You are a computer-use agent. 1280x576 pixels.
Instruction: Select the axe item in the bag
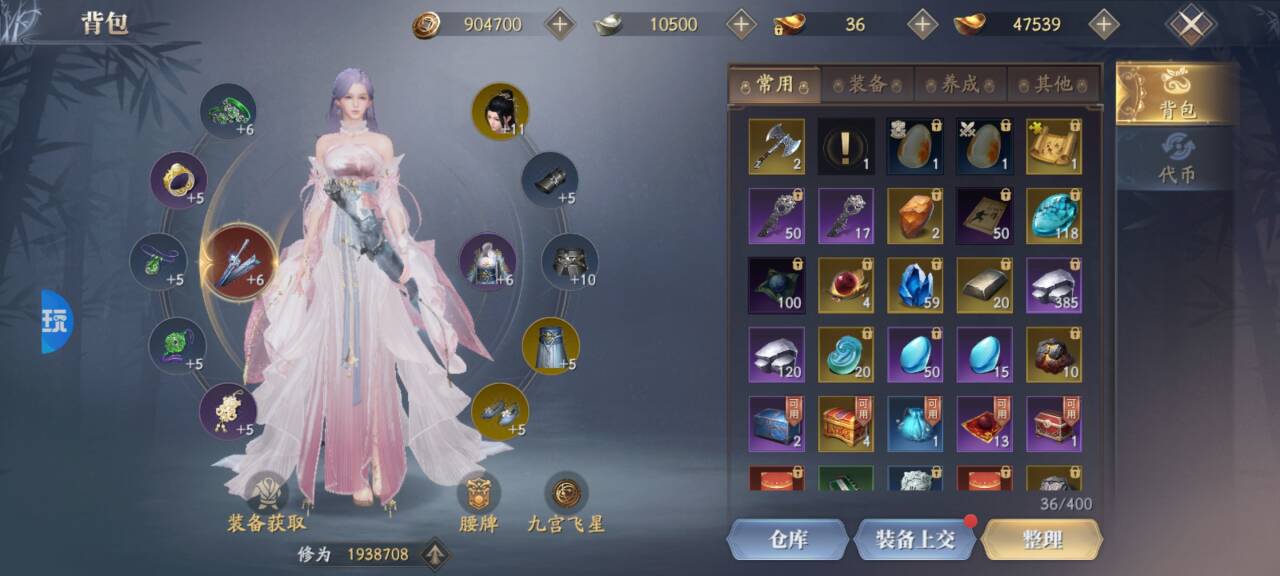(x=776, y=146)
